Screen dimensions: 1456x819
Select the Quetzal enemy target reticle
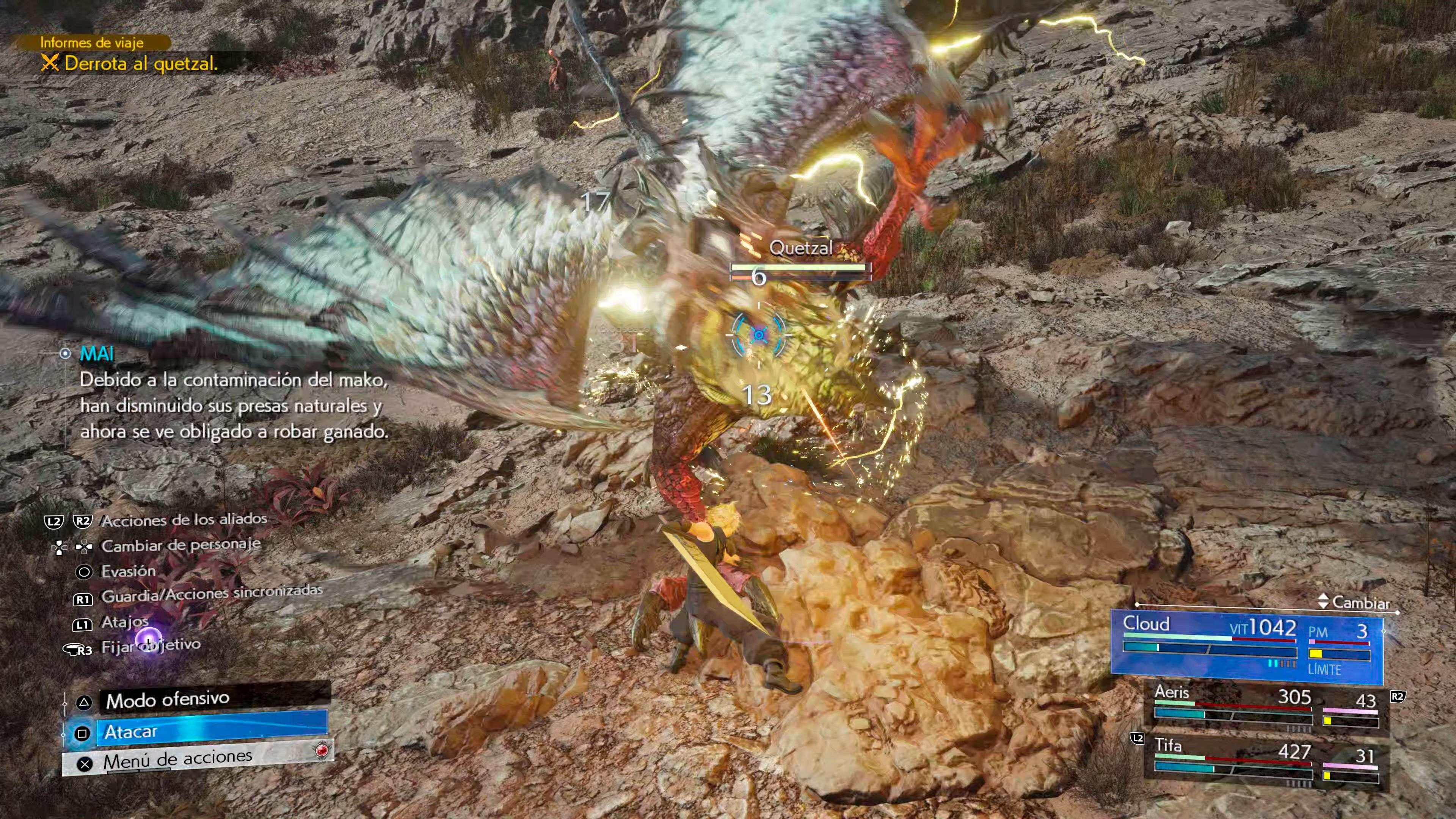(x=758, y=334)
